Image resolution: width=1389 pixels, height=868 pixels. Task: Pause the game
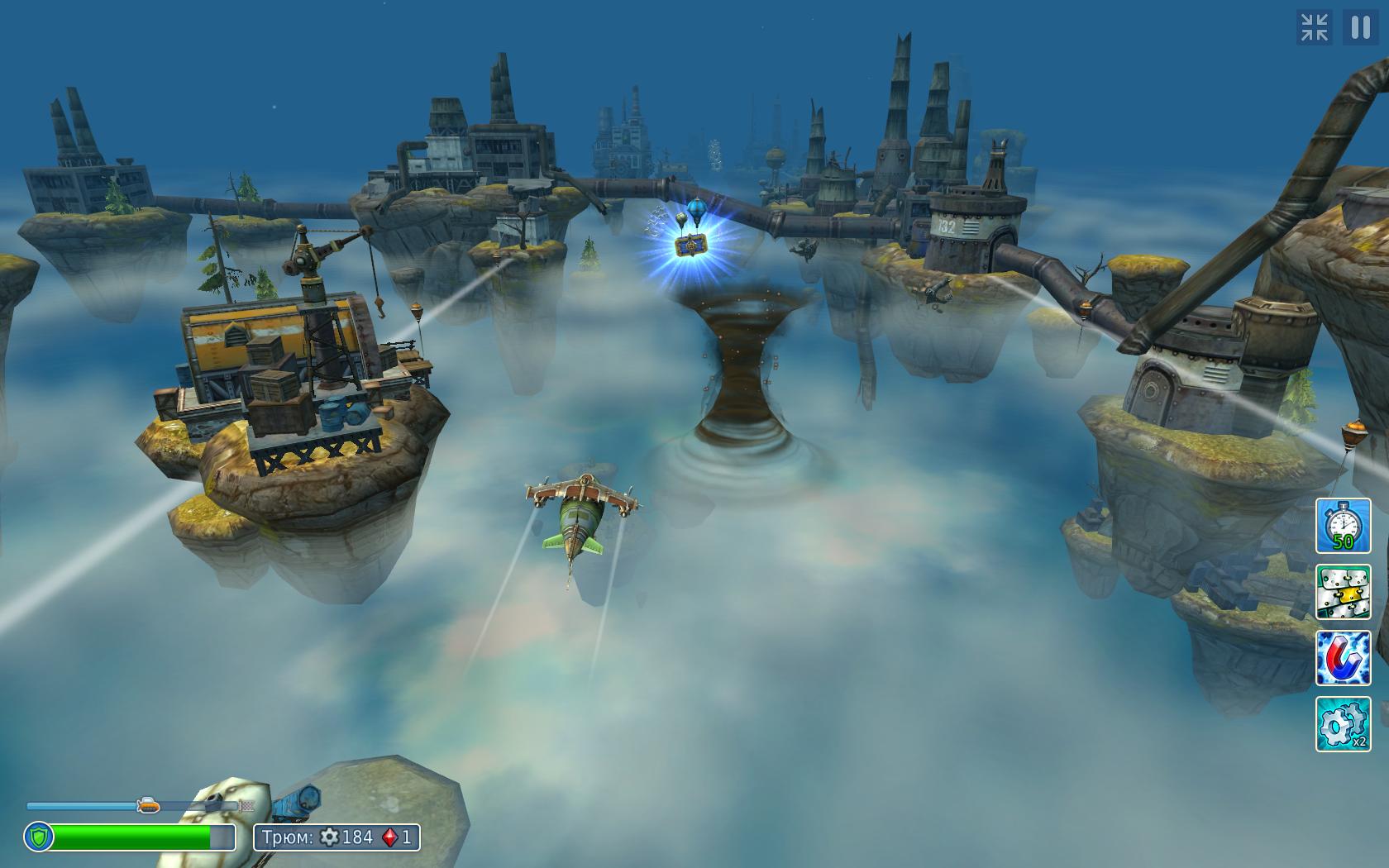1360,27
